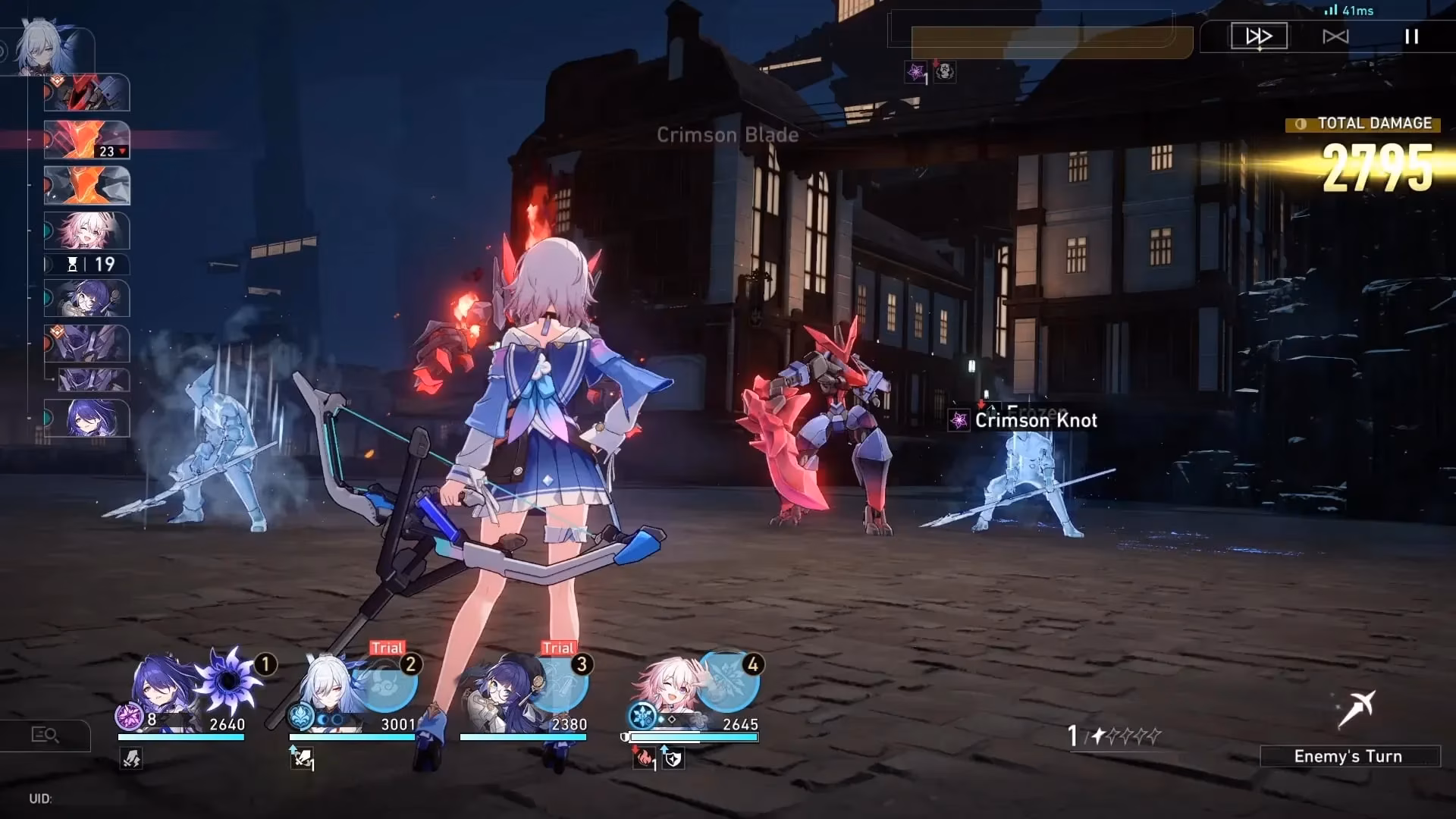
Task: Pause the battle
Action: click(x=1411, y=36)
